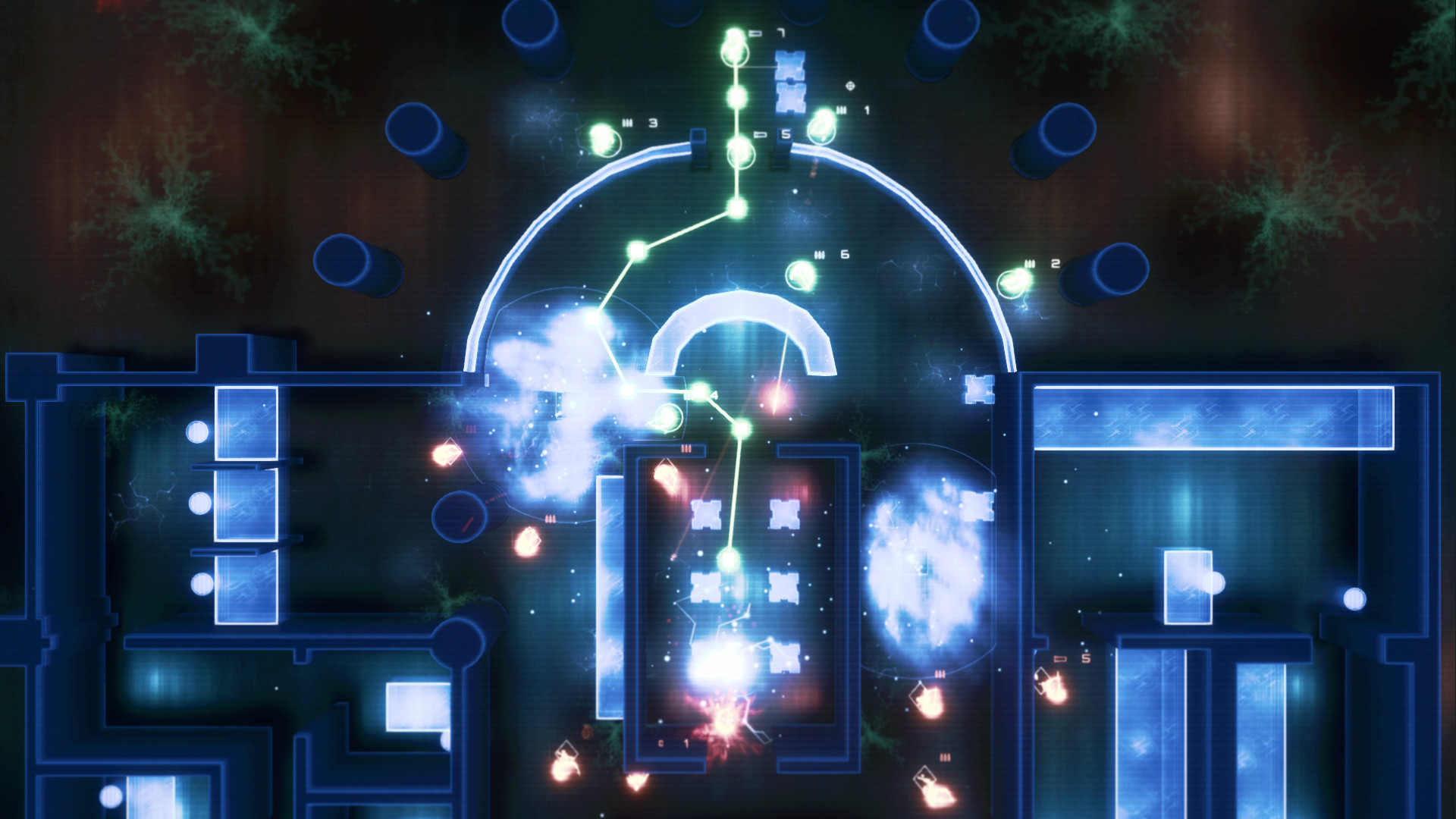Select green unit 2 on the far right
The width and height of the screenshot is (1456, 819).
tap(1012, 281)
